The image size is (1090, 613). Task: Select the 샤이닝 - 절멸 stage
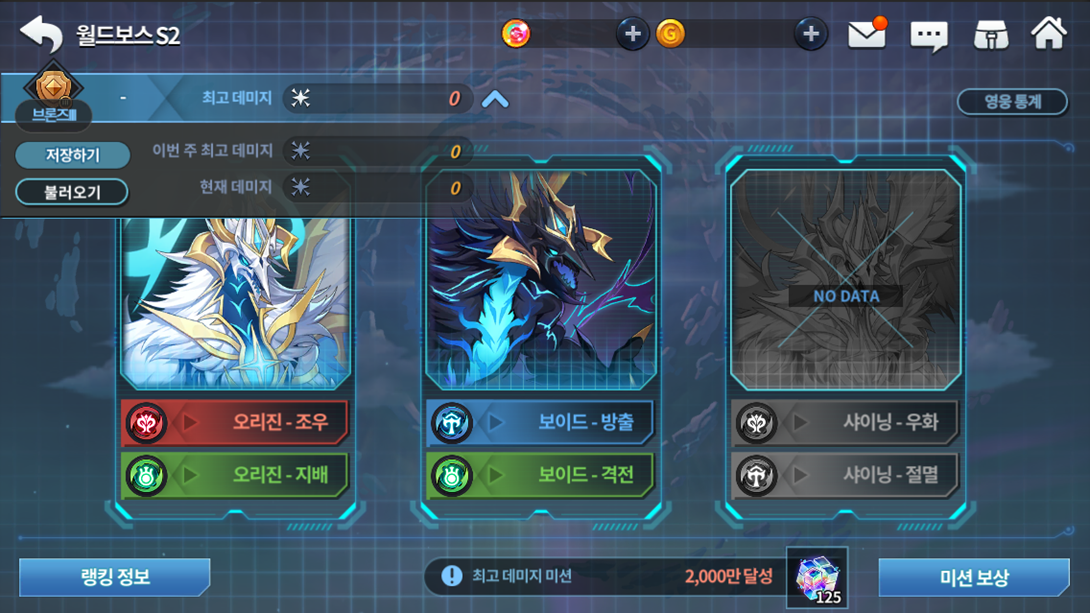[845, 474]
